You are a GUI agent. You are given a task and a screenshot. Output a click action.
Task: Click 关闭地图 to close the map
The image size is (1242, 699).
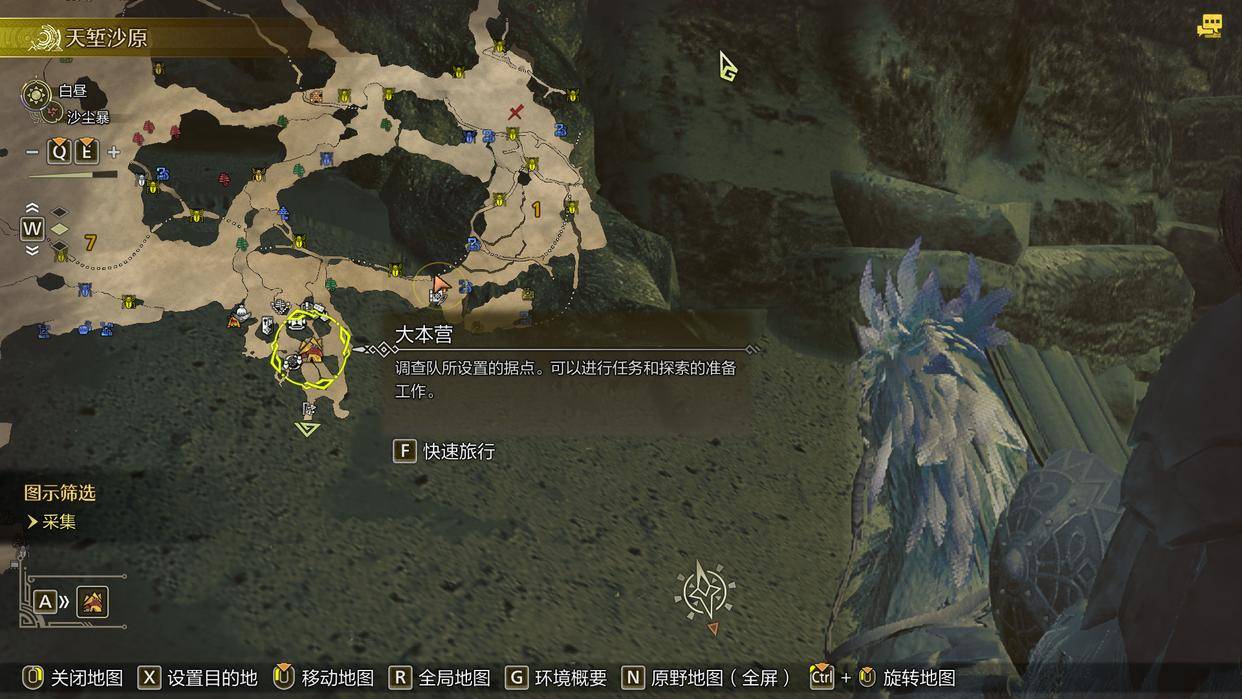coord(74,677)
